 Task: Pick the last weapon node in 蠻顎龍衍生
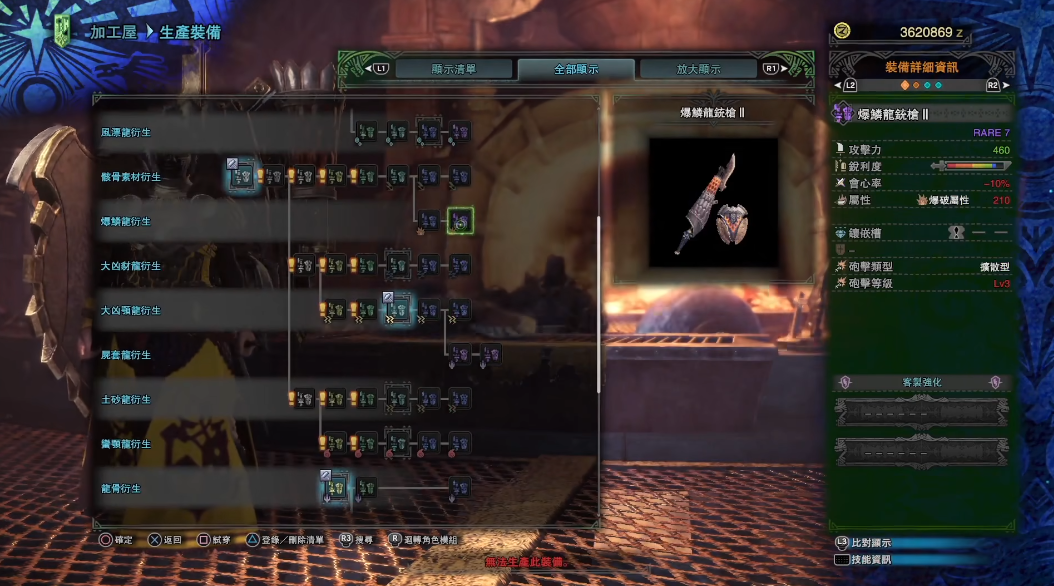[x=459, y=443]
